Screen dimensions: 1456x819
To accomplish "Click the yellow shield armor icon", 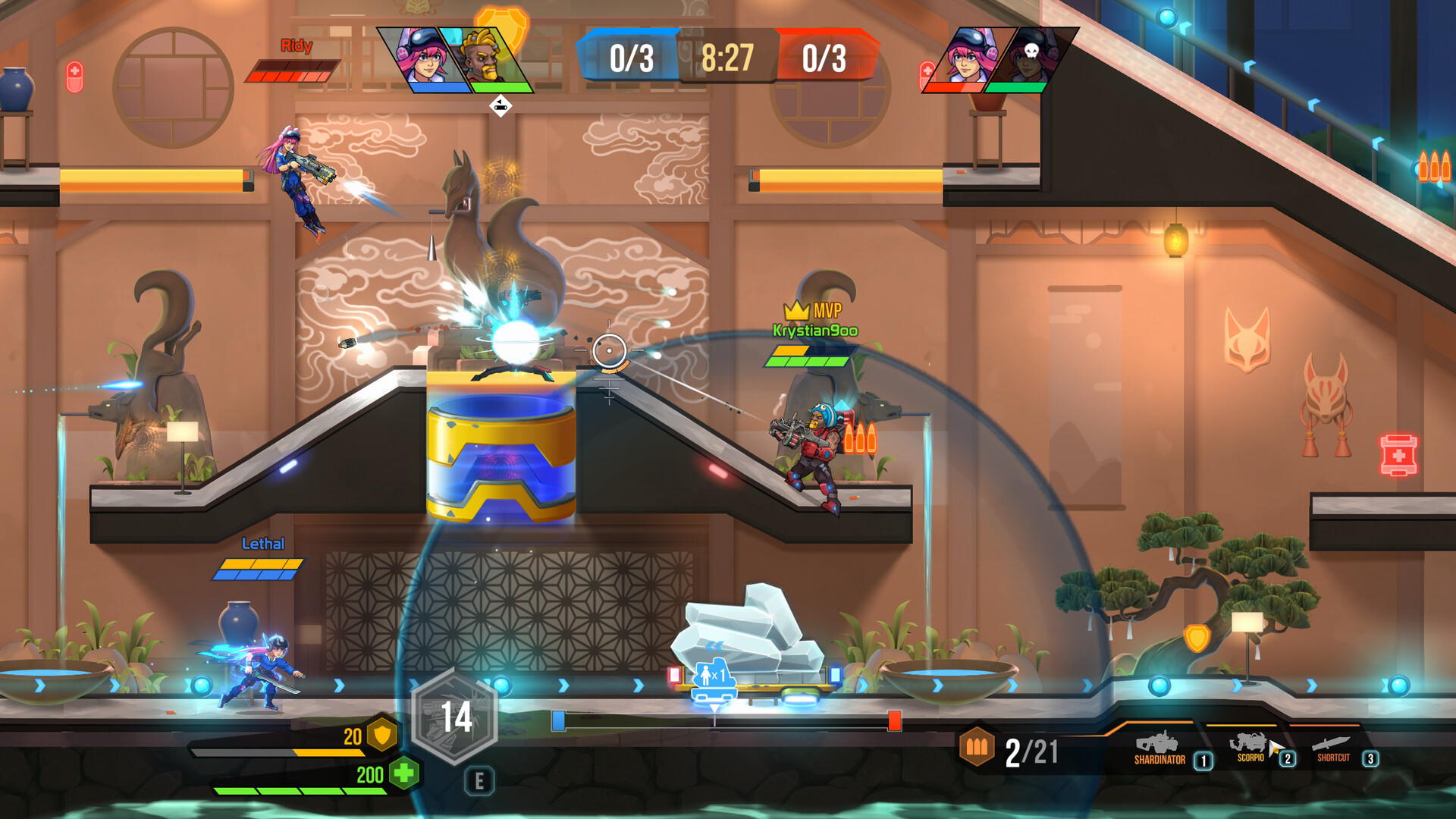I will click(384, 736).
